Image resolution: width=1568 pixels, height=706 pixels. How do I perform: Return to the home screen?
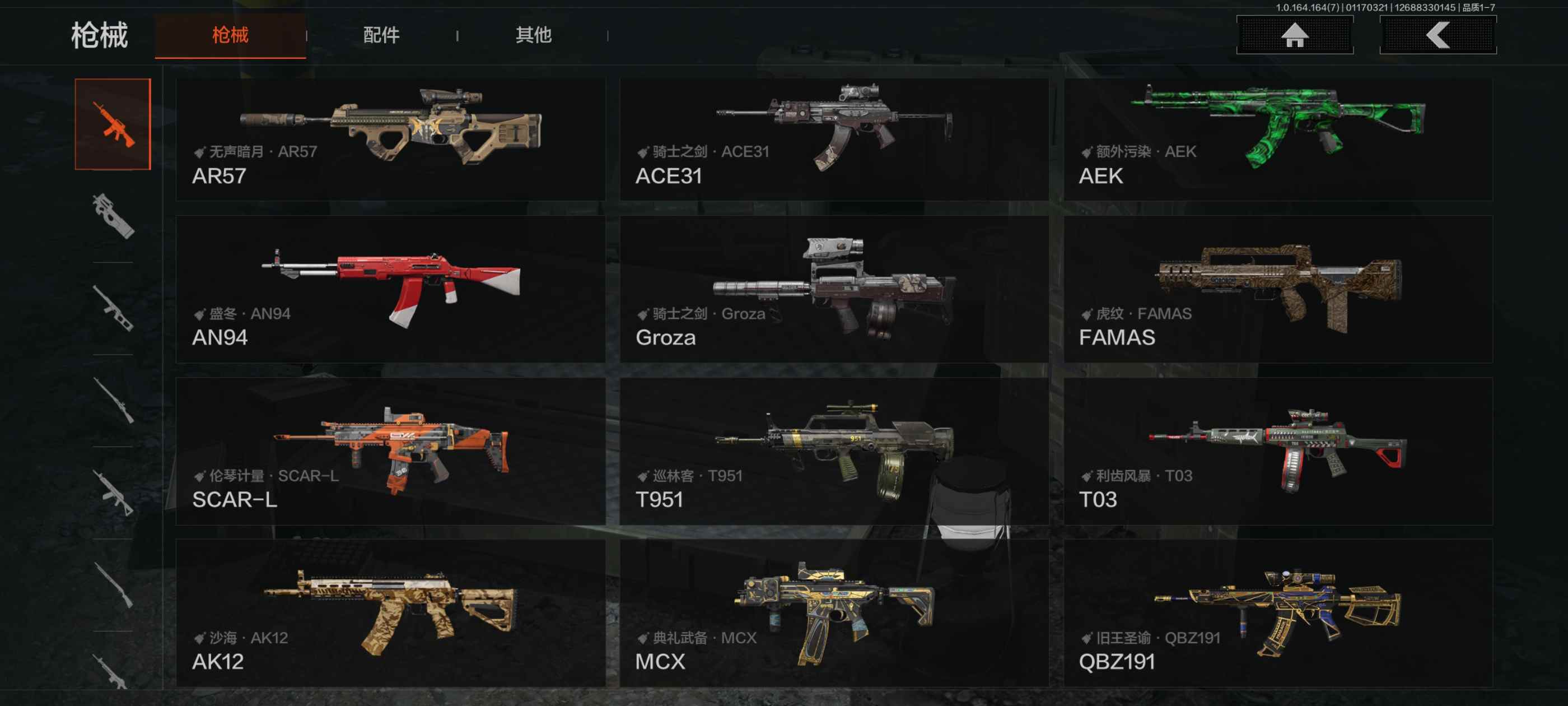pyautogui.click(x=1294, y=35)
